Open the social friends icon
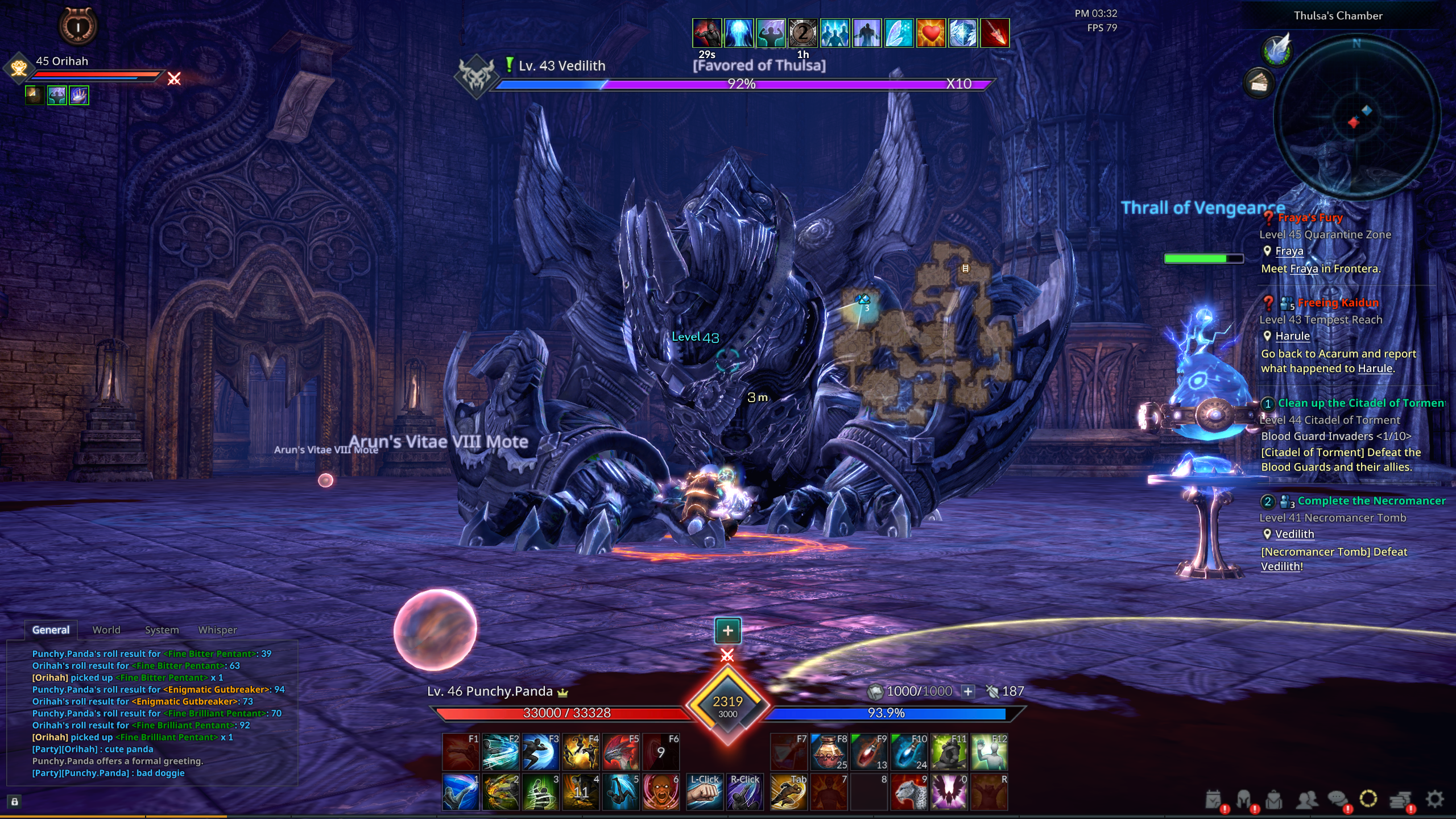The width and height of the screenshot is (1456, 819). [x=1306, y=800]
